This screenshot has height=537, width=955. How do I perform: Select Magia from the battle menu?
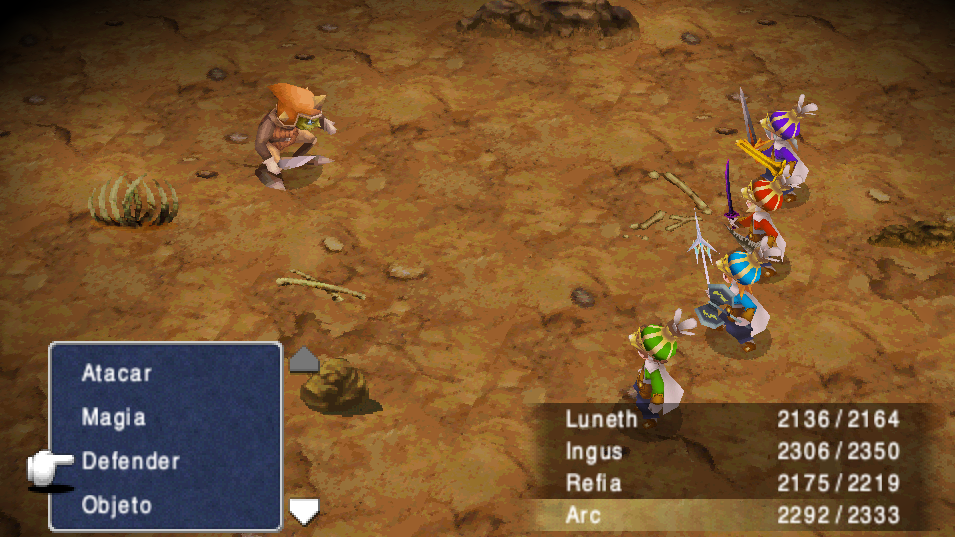(x=113, y=417)
